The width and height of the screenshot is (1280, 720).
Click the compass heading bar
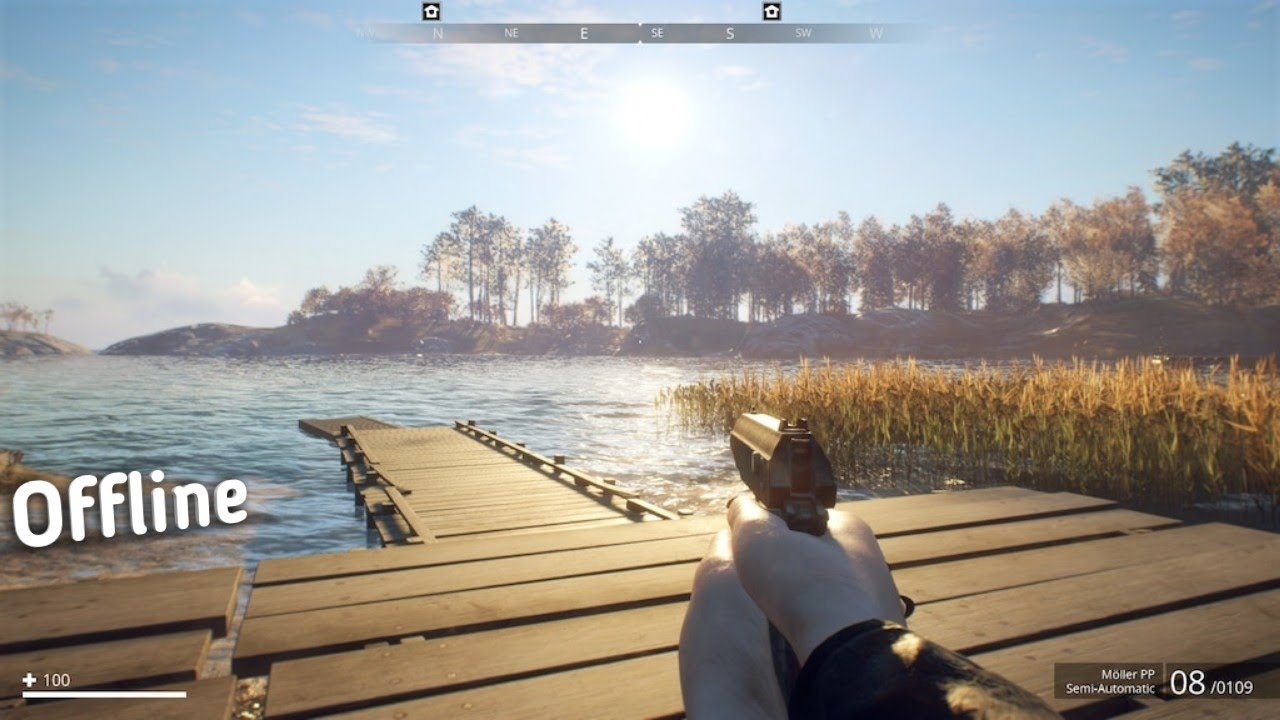click(640, 33)
